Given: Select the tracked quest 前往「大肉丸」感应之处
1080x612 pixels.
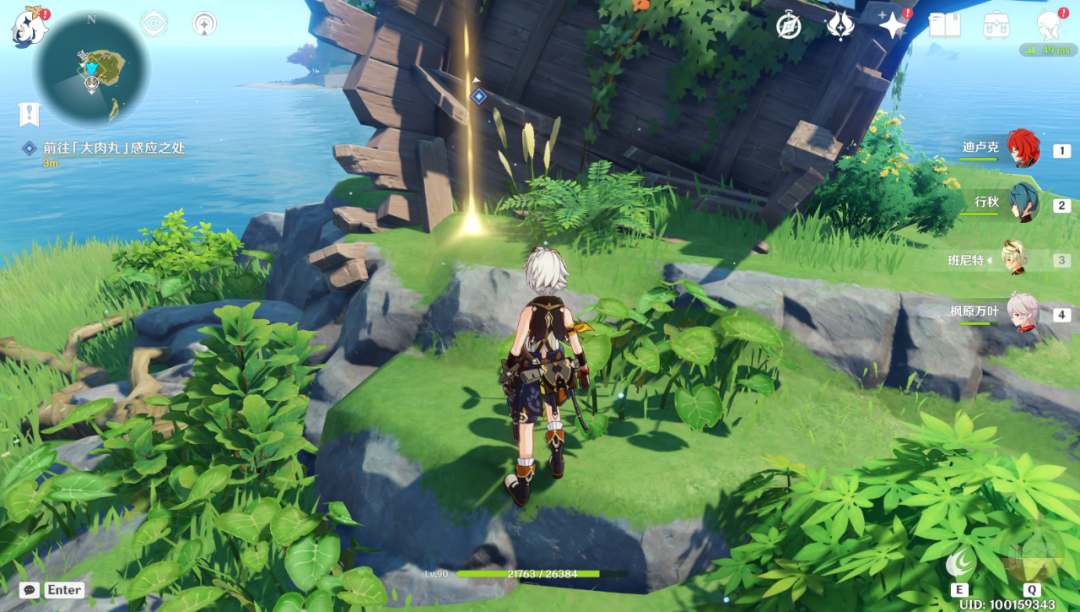Looking at the screenshot, I should coord(113,148).
